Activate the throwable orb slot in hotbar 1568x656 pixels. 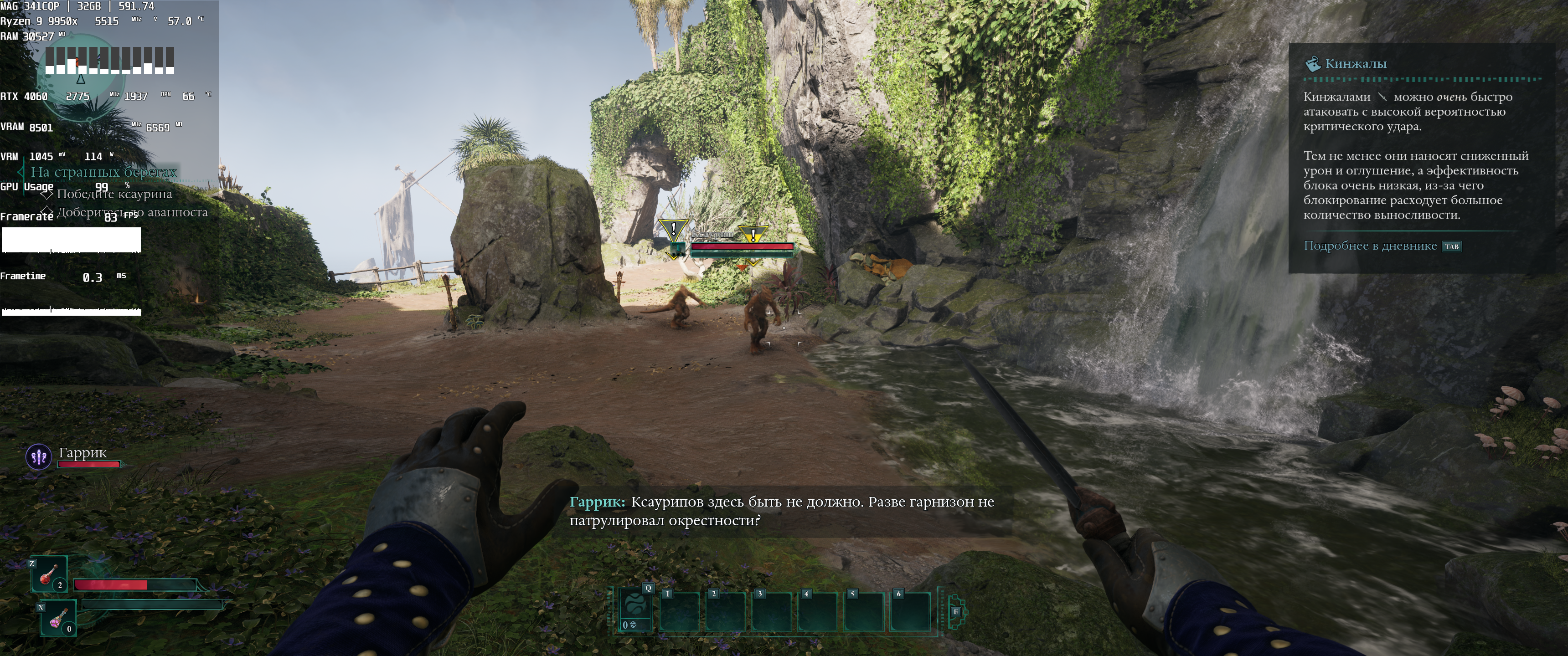pos(634,609)
